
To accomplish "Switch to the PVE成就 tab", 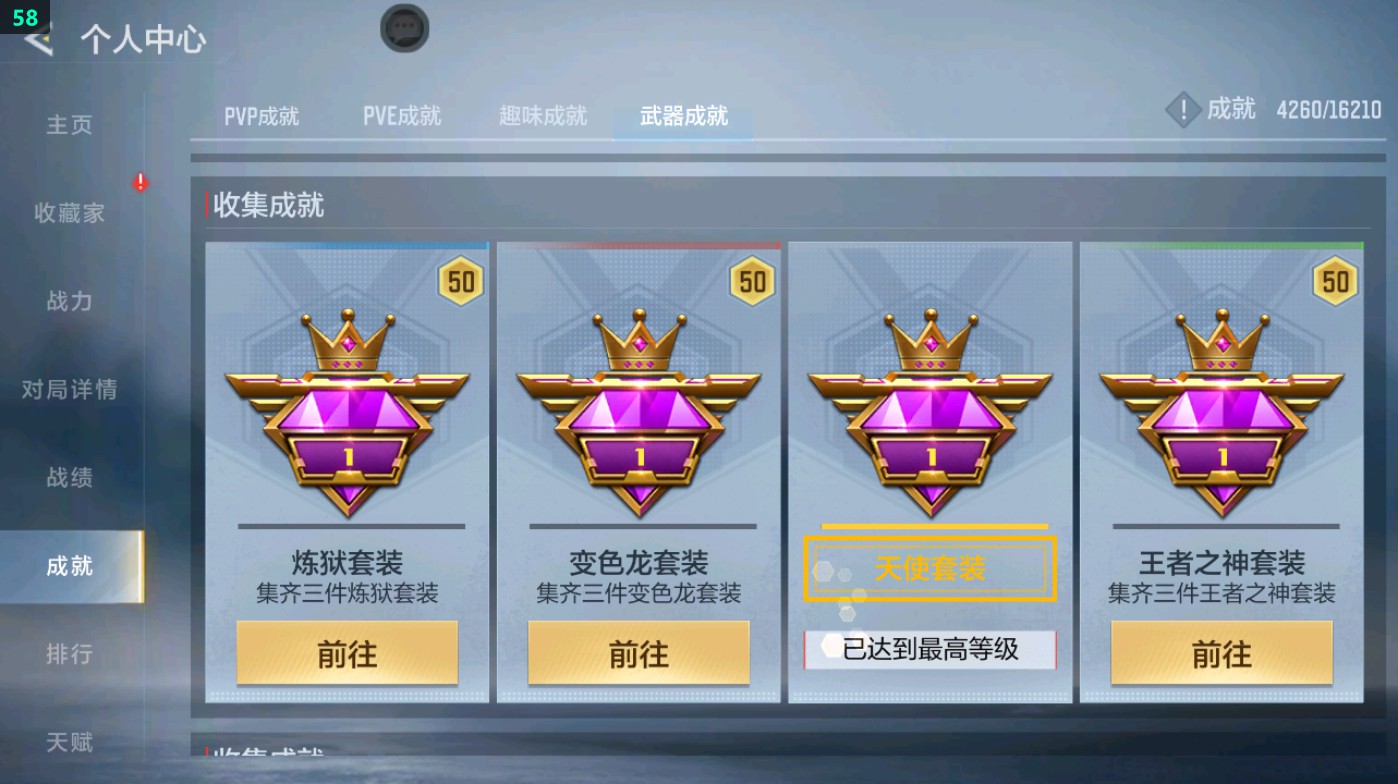I will point(402,115).
